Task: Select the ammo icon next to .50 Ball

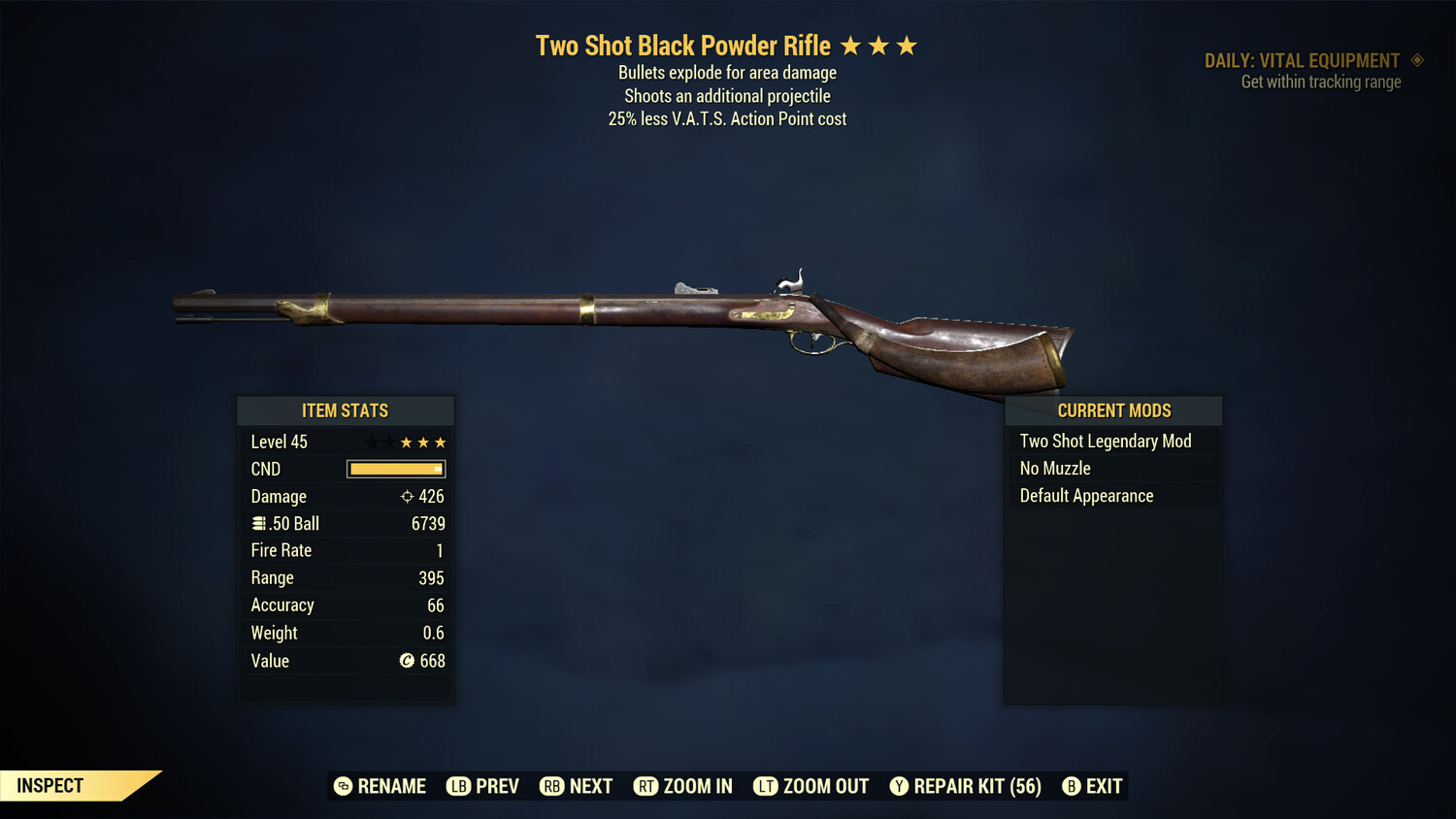Action: [258, 523]
